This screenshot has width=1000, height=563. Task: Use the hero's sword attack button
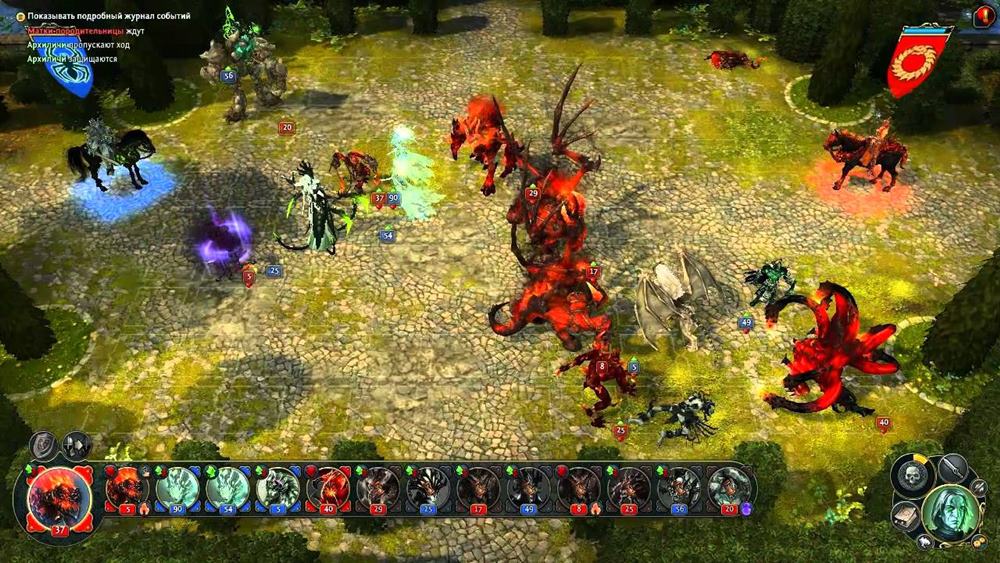pos(951,468)
